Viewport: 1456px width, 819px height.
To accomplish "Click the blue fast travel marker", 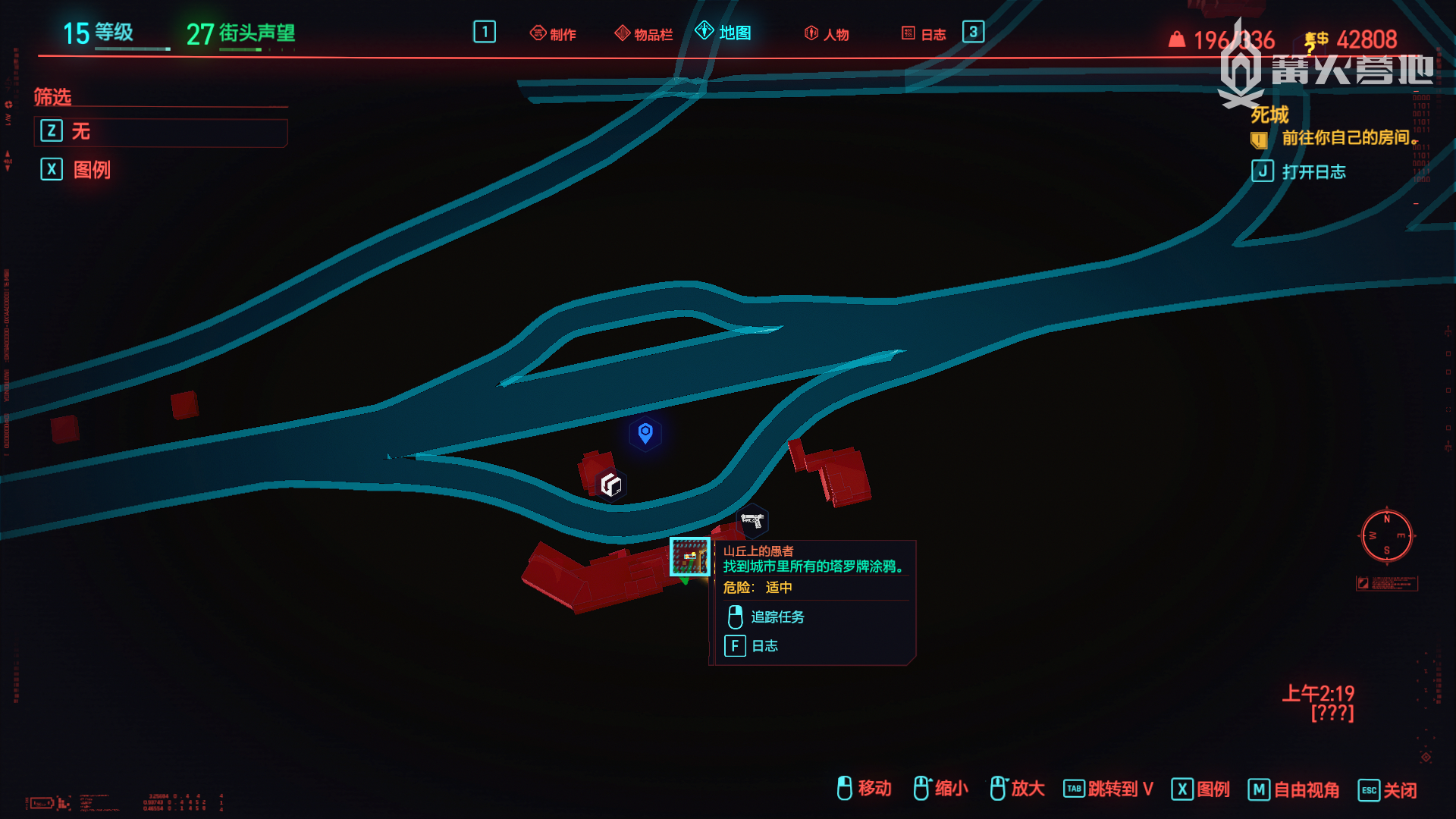I will point(645,434).
